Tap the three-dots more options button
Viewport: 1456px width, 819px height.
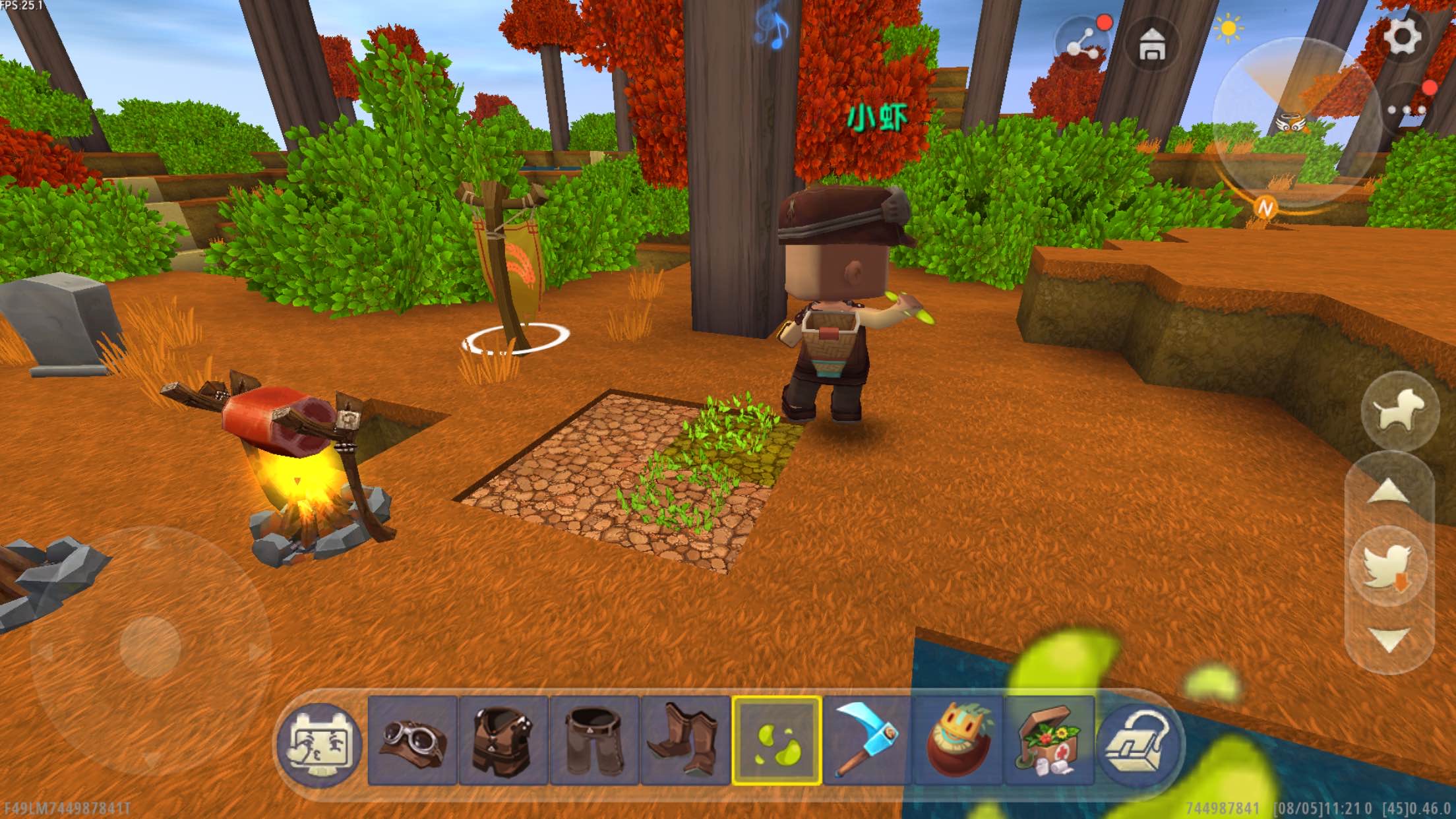click(x=1406, y=110)
